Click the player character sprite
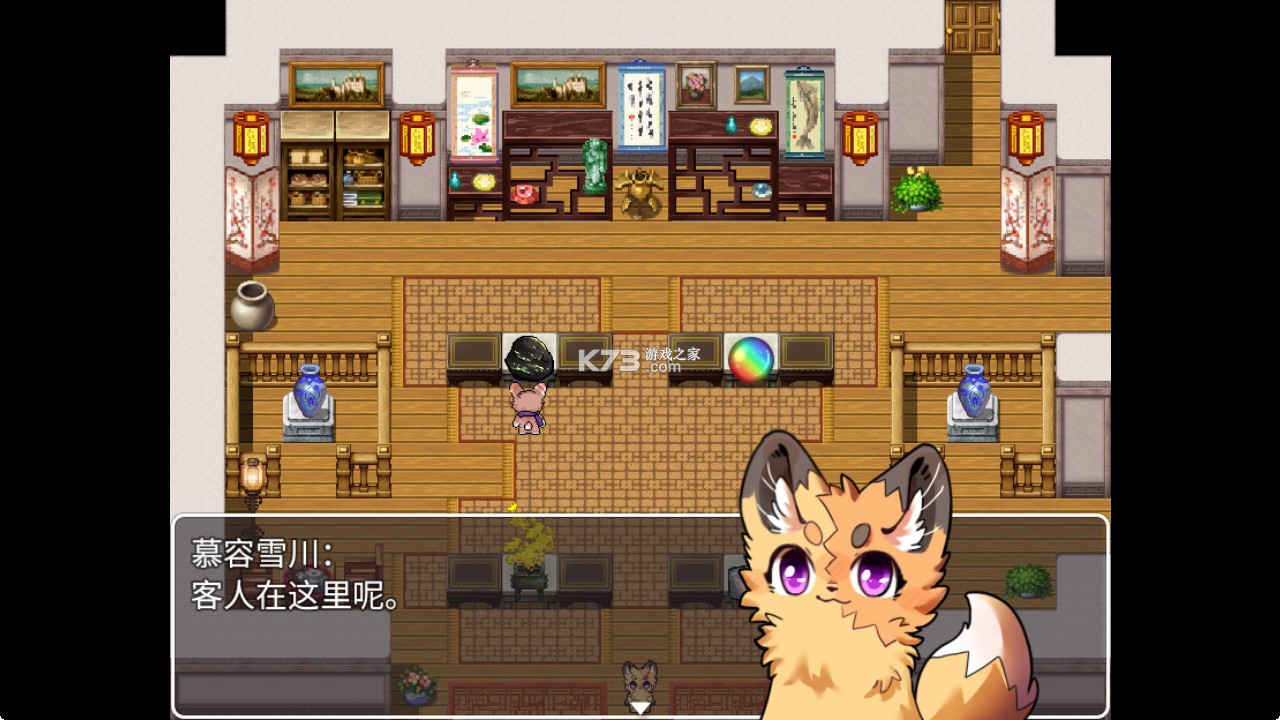Screen dimensions: 1280x720 525,405
